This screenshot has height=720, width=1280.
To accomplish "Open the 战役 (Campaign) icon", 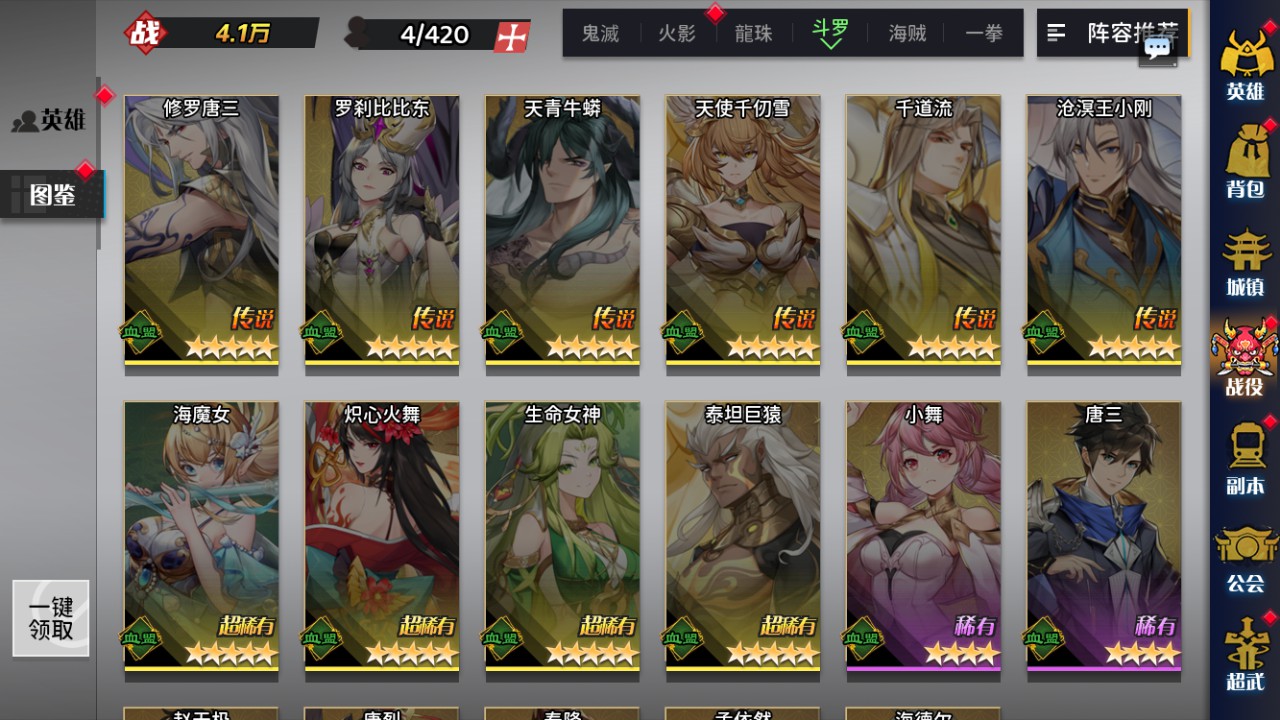I will pyautogui.click(x=1245, y=350).
